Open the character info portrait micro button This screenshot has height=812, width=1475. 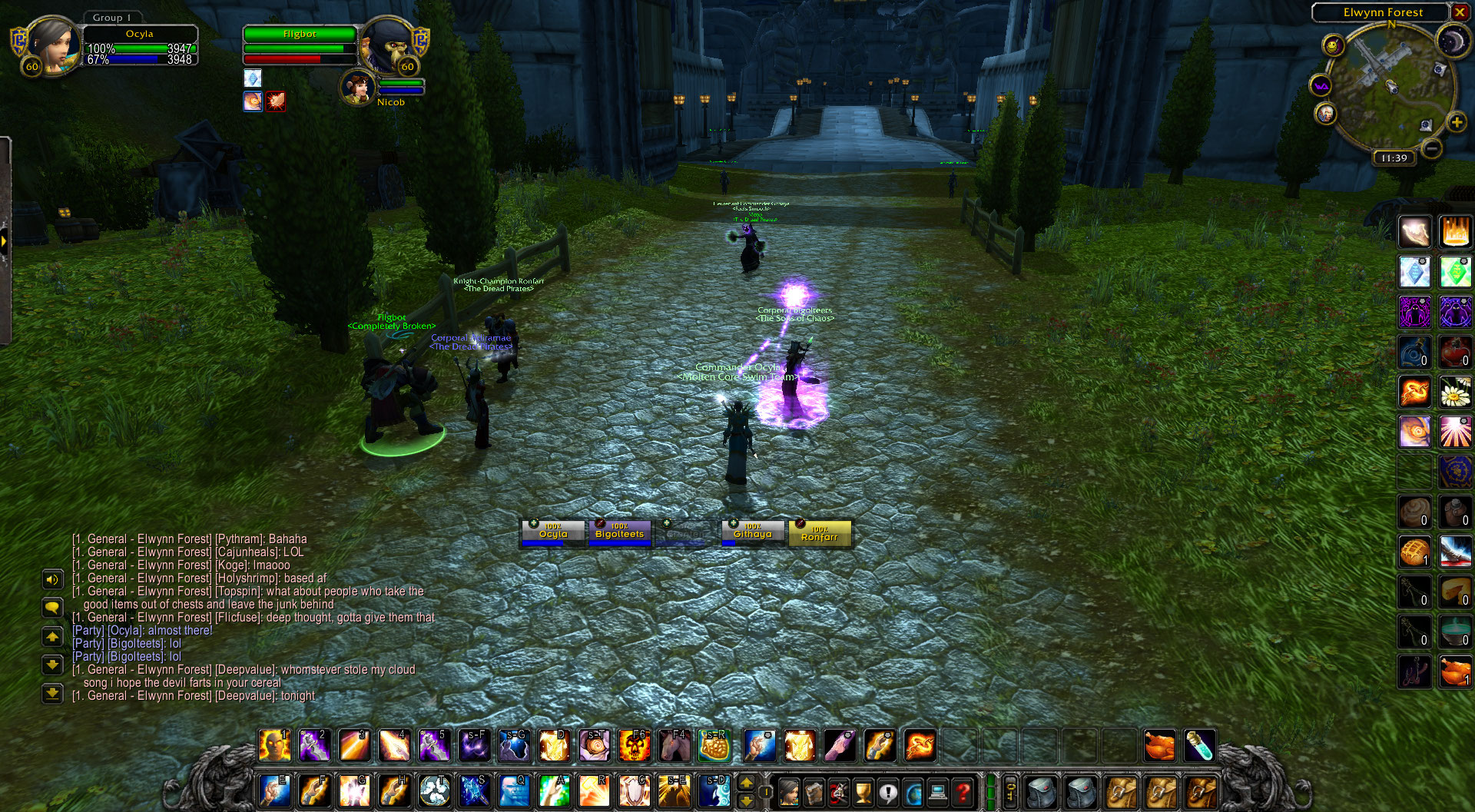[789, 792]
